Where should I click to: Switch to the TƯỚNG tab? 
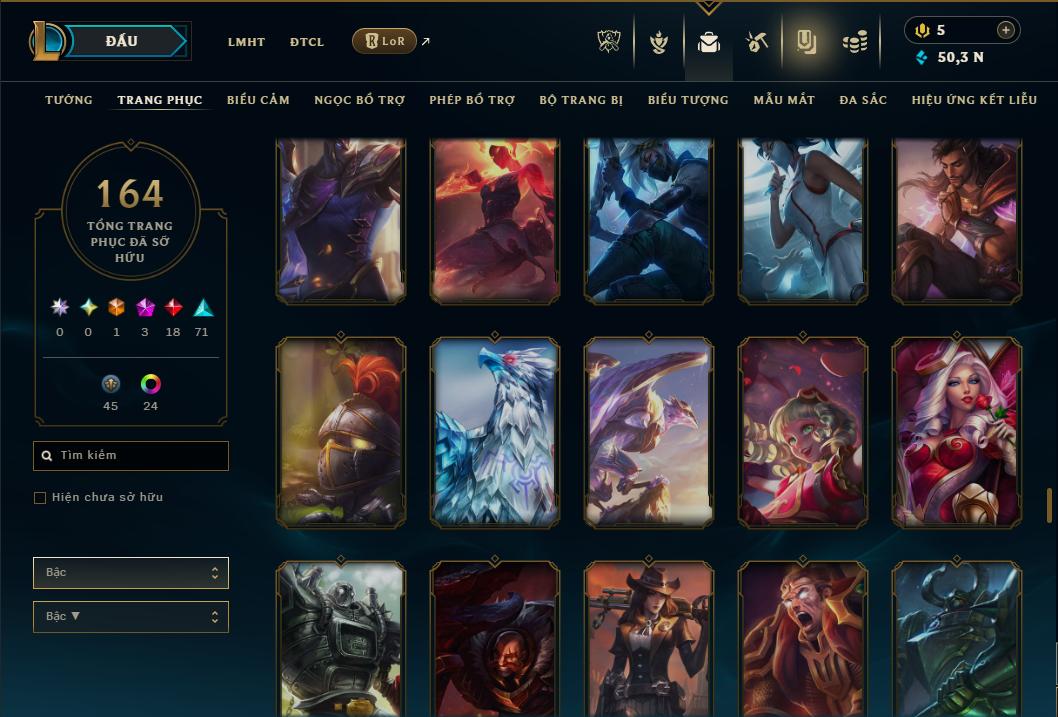[69, 100]
